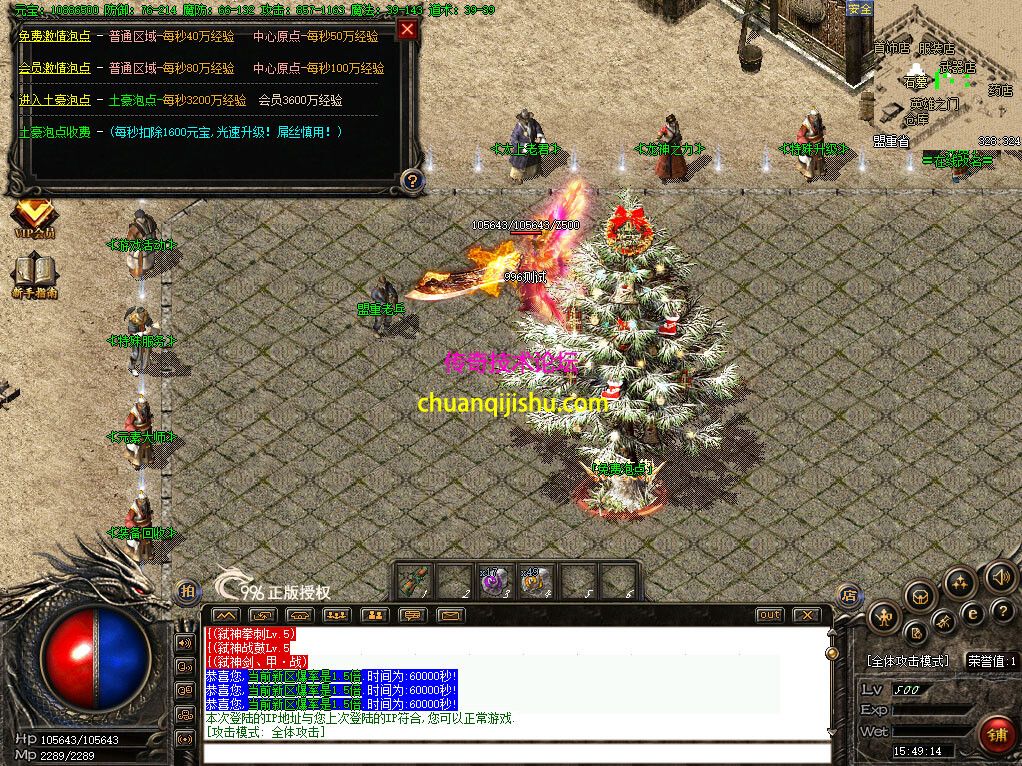1022x766 pixels.
Task: Select the 会员激情泡点 option
Action: click(54, 68)
